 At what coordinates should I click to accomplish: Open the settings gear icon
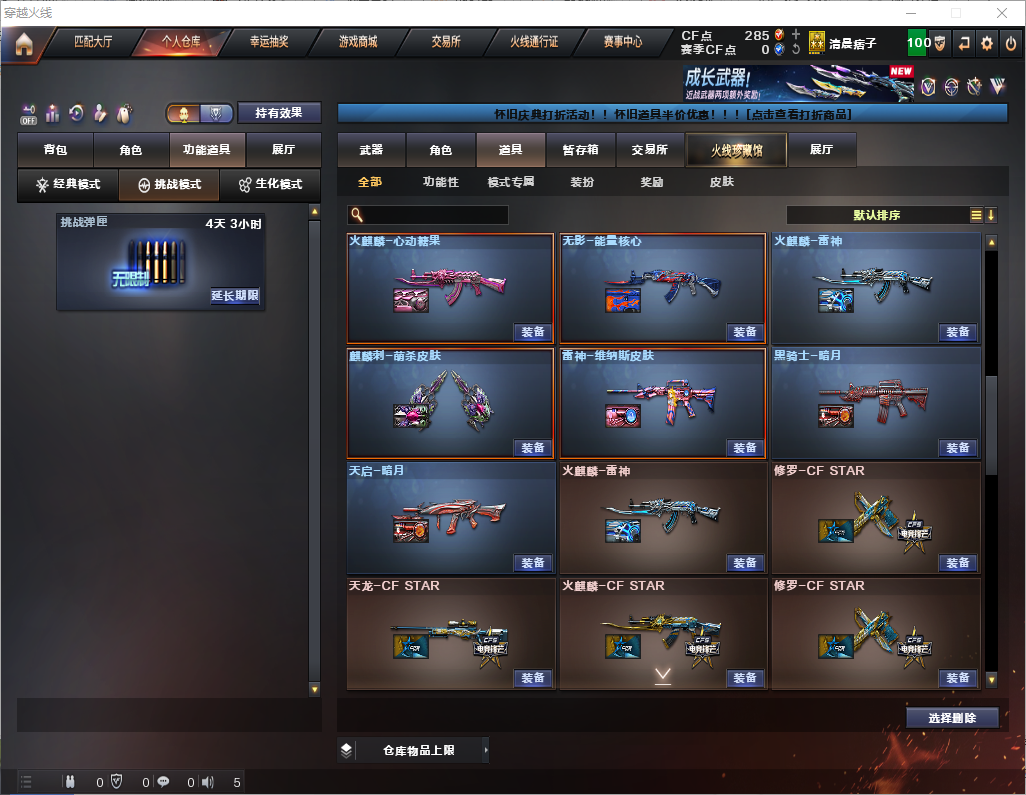point(987,43)
